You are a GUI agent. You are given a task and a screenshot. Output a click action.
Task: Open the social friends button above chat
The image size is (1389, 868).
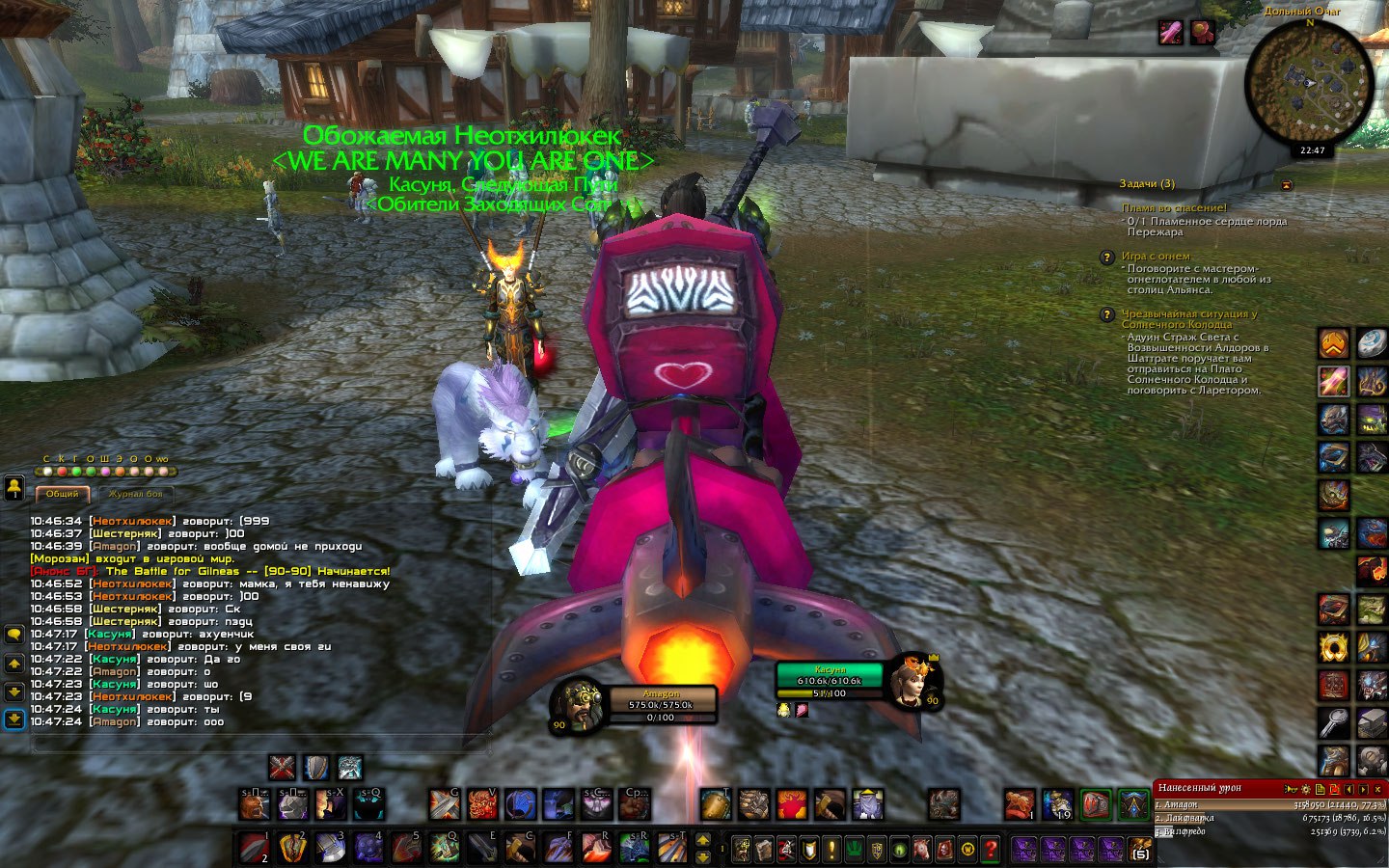pos(14,488)
